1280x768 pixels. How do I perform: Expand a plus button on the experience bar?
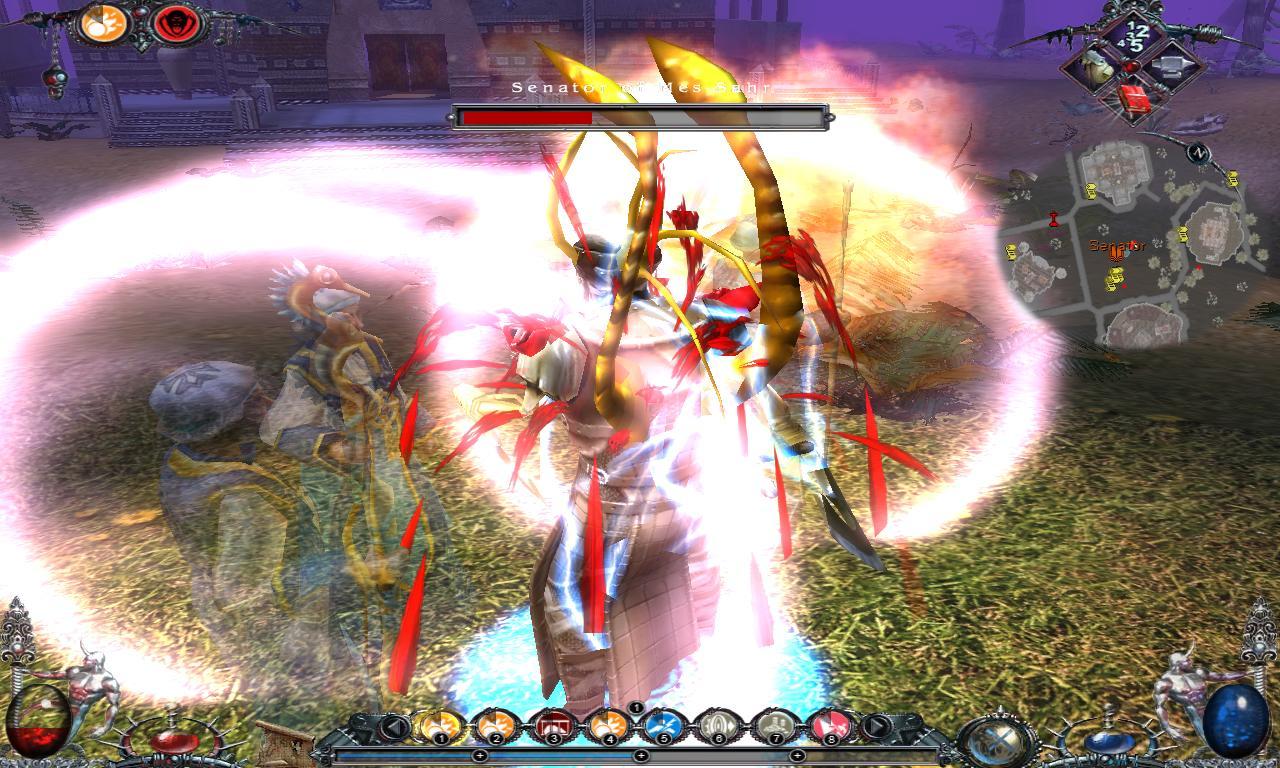coord(640,755)
